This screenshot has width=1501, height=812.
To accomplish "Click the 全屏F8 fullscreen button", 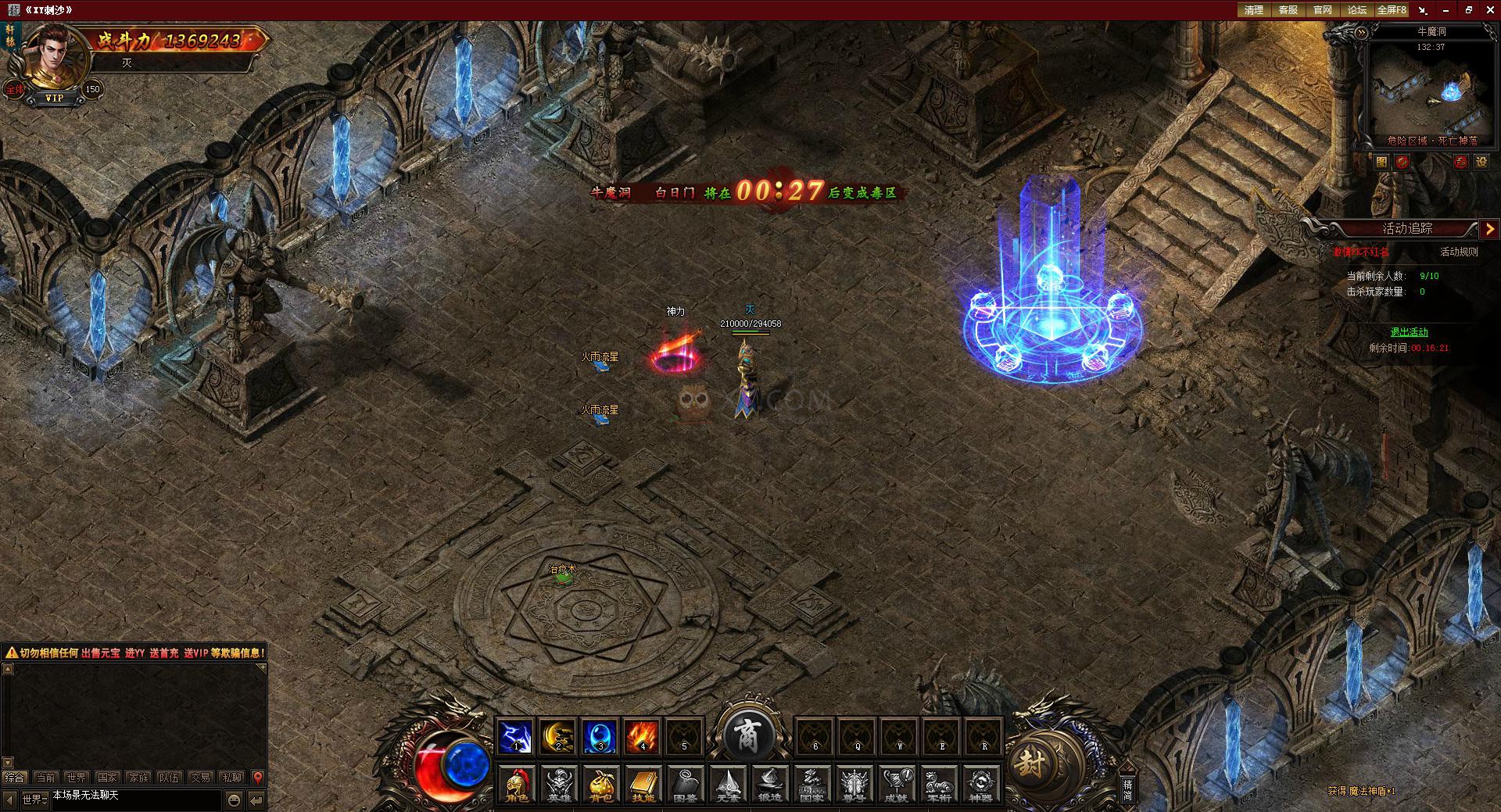I will pyautogui.click(x=1392, y=10).
